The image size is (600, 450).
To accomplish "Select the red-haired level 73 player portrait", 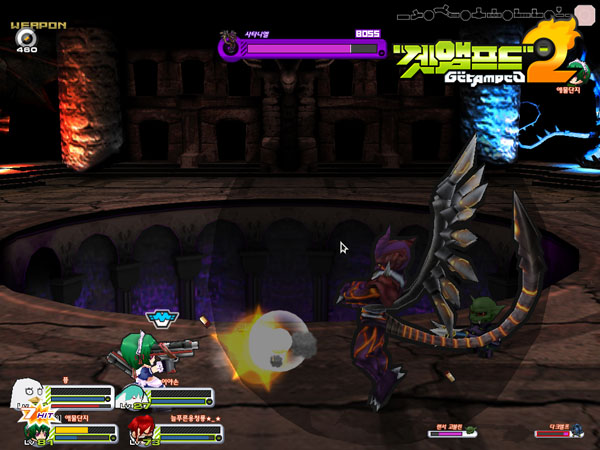I will [139, 432].
